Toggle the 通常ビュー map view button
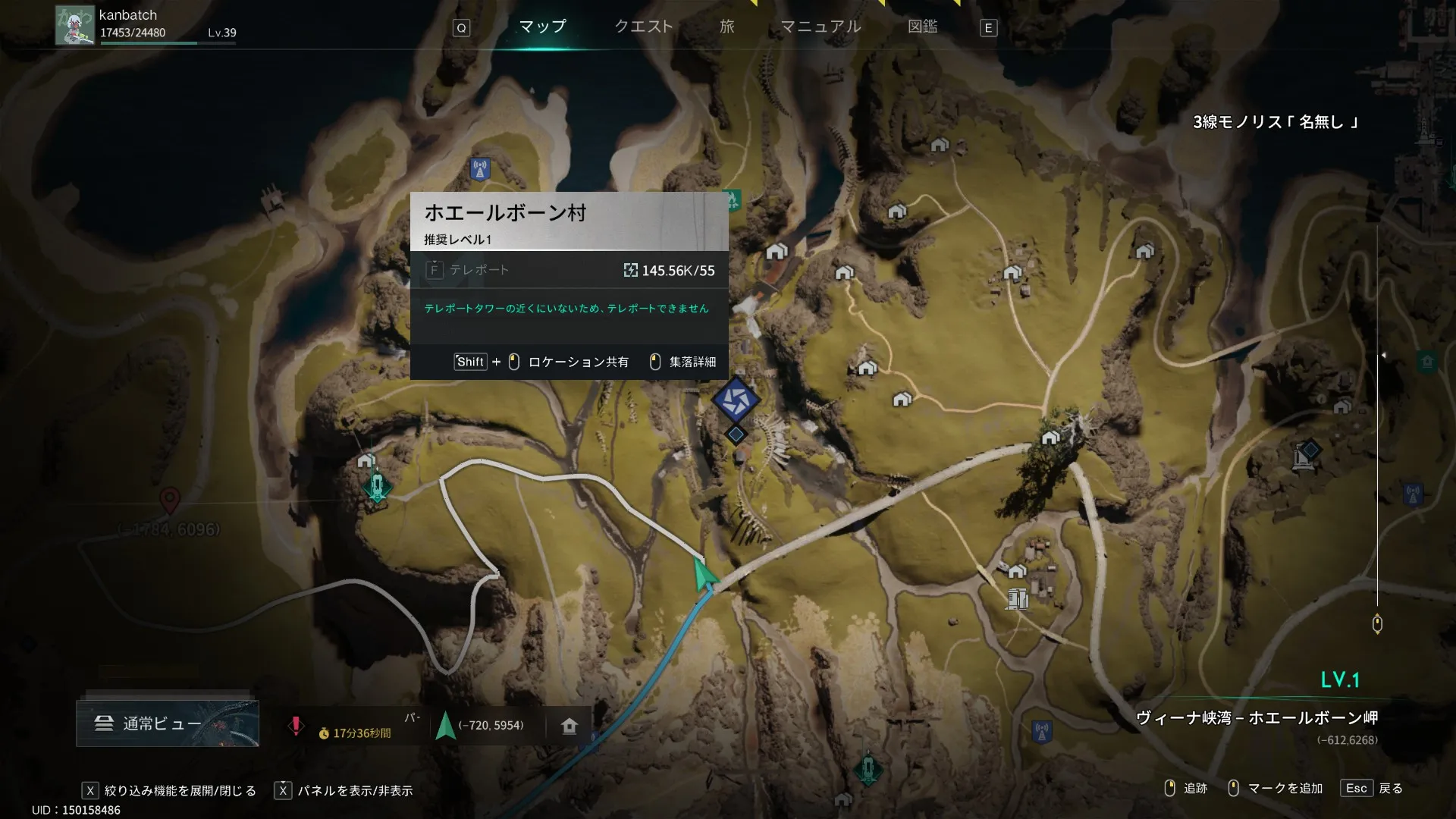The image size is (1456, 819). [x=167, y=723]
